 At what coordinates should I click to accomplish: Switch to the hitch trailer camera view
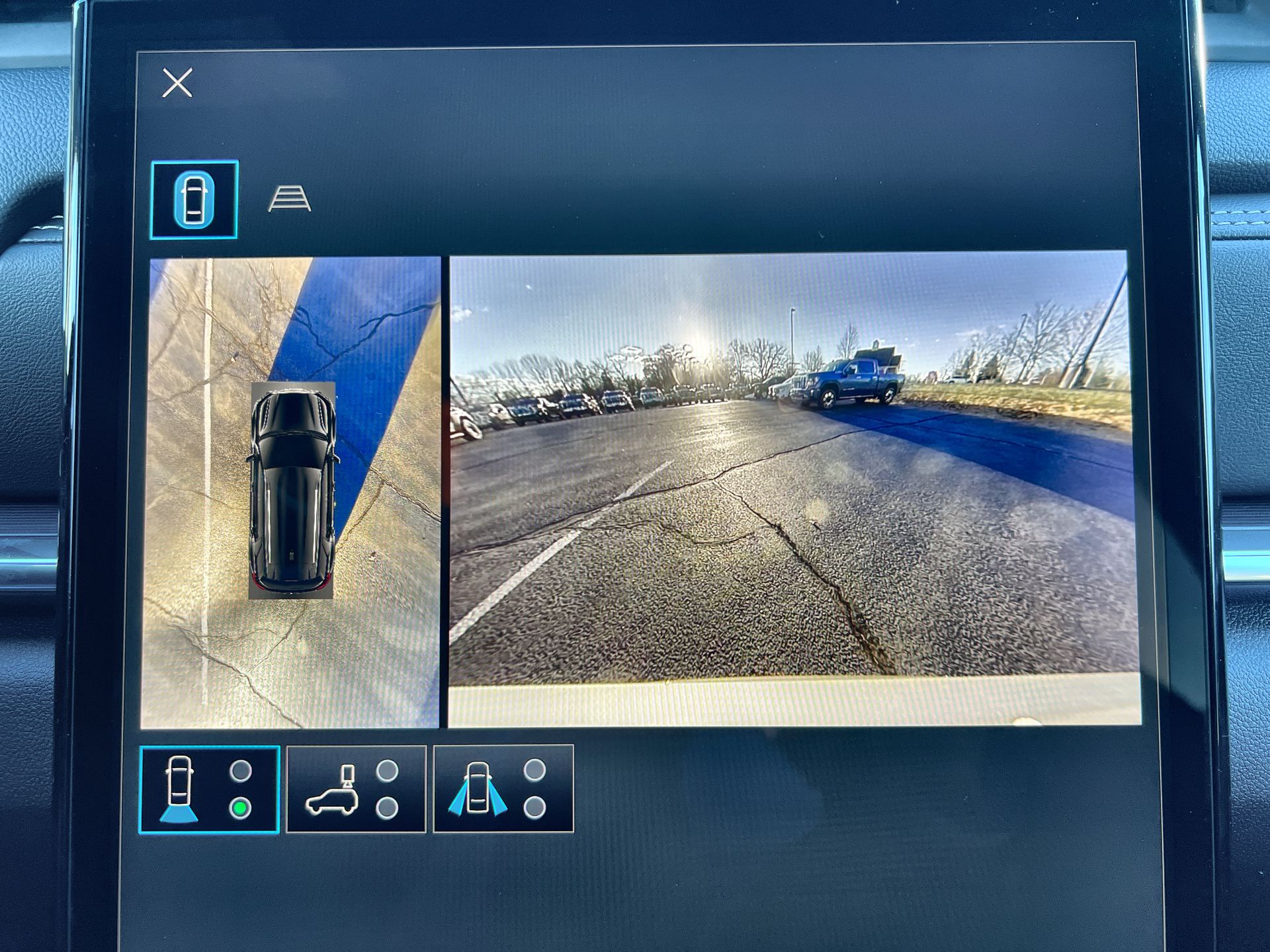356,789
